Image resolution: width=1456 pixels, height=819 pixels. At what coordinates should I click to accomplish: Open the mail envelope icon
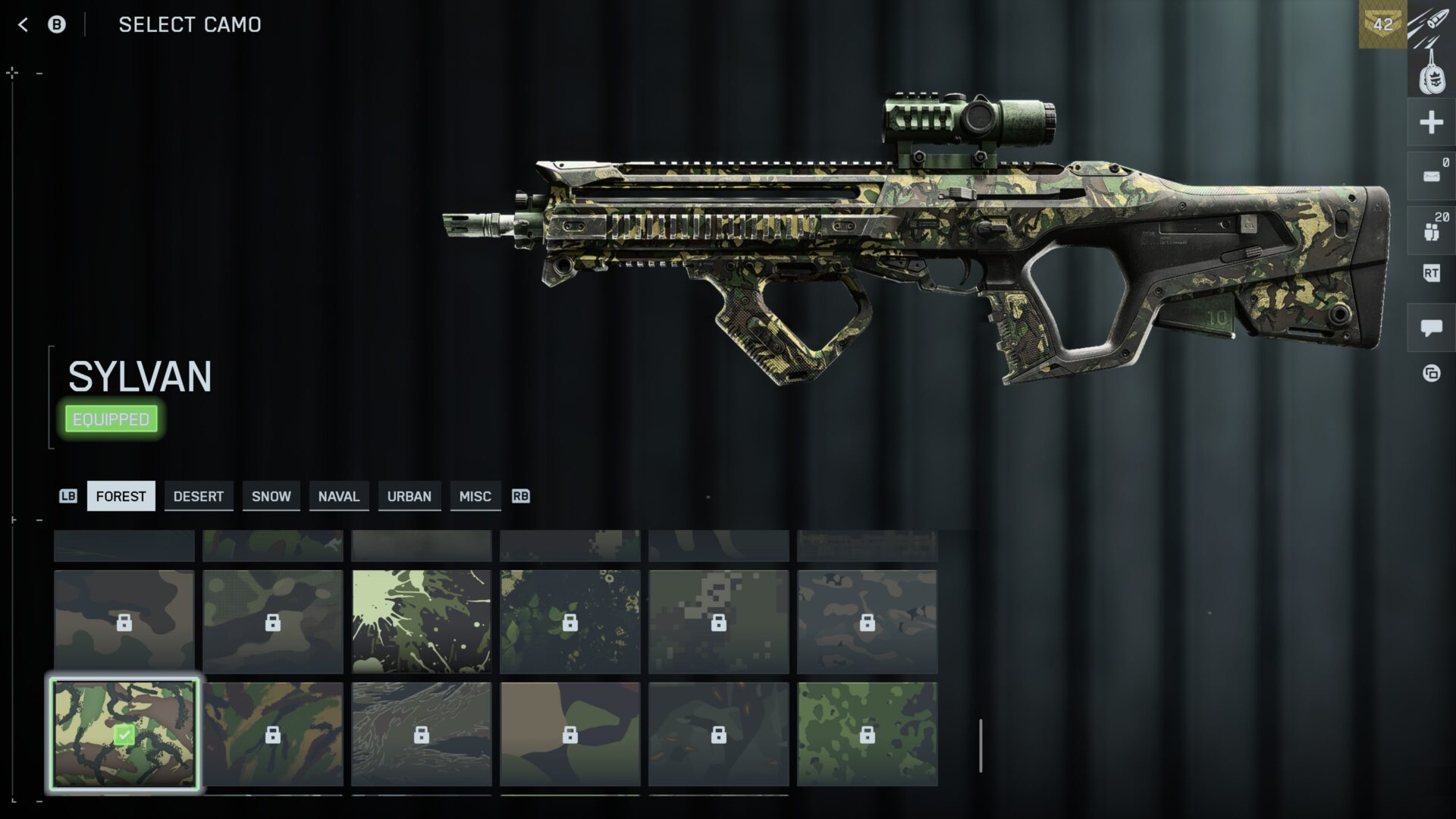pos(1431,177)
